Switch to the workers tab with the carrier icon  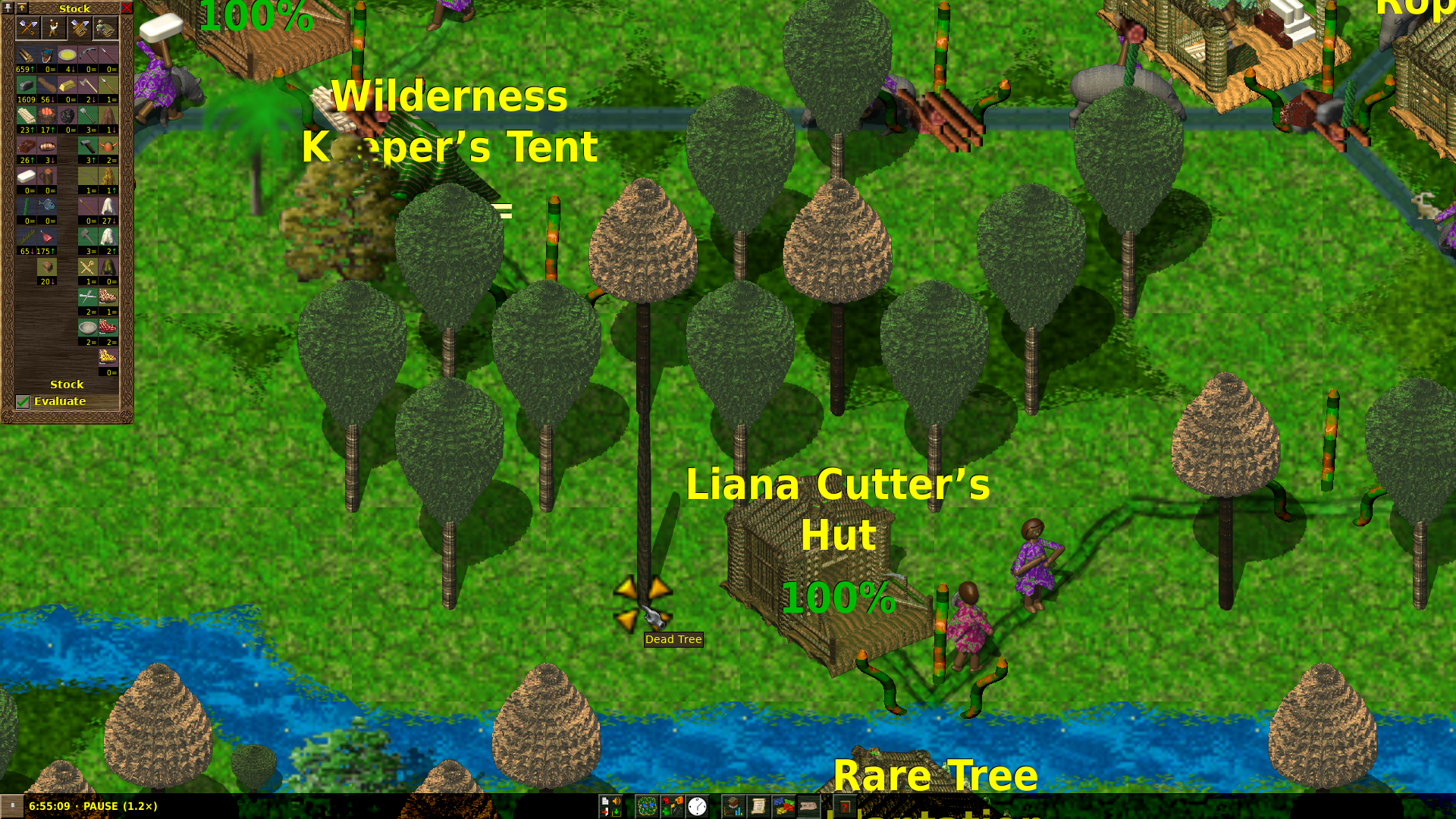[54, 29]
